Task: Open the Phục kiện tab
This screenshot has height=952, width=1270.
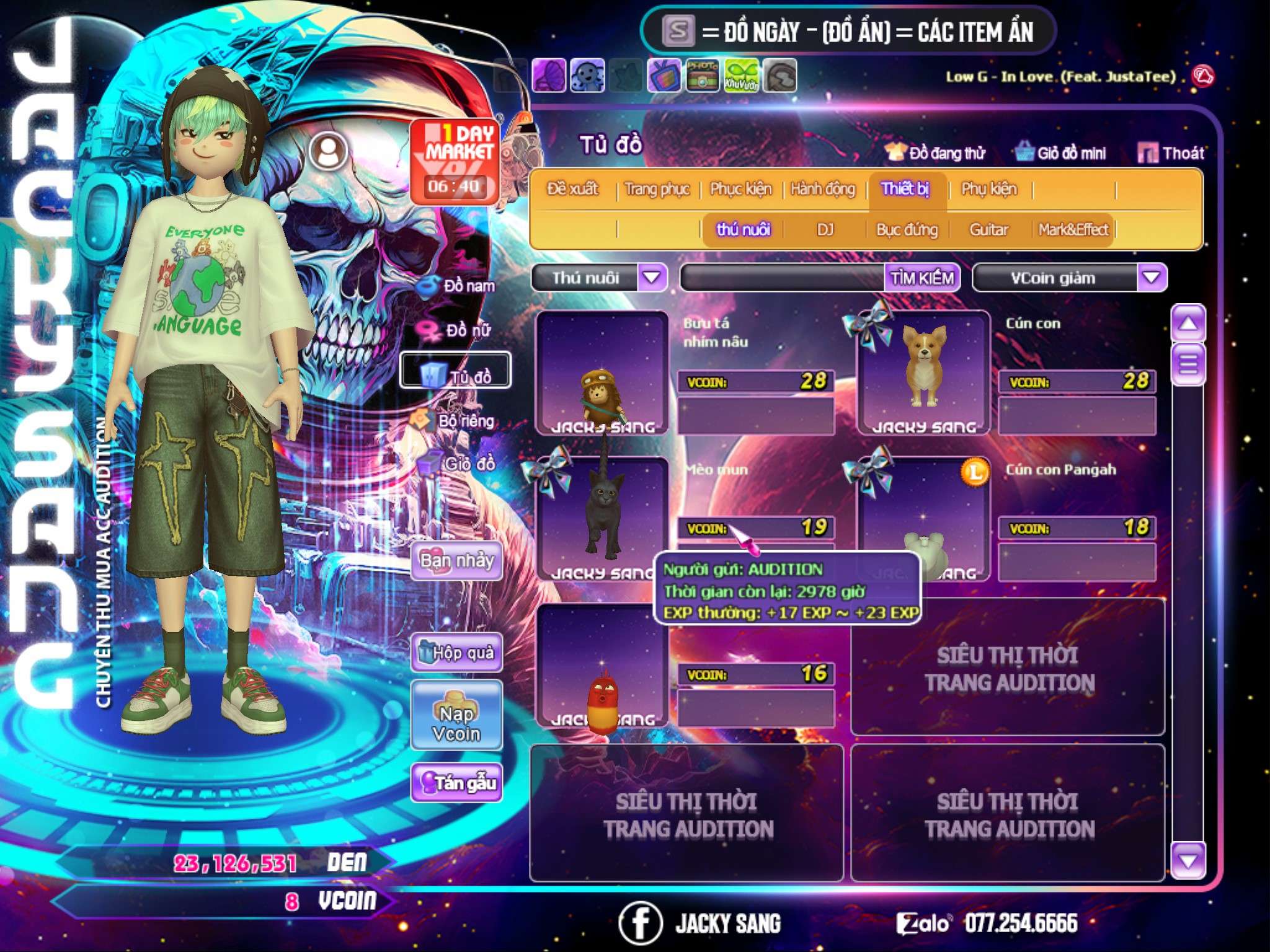Action: point(740,189)
